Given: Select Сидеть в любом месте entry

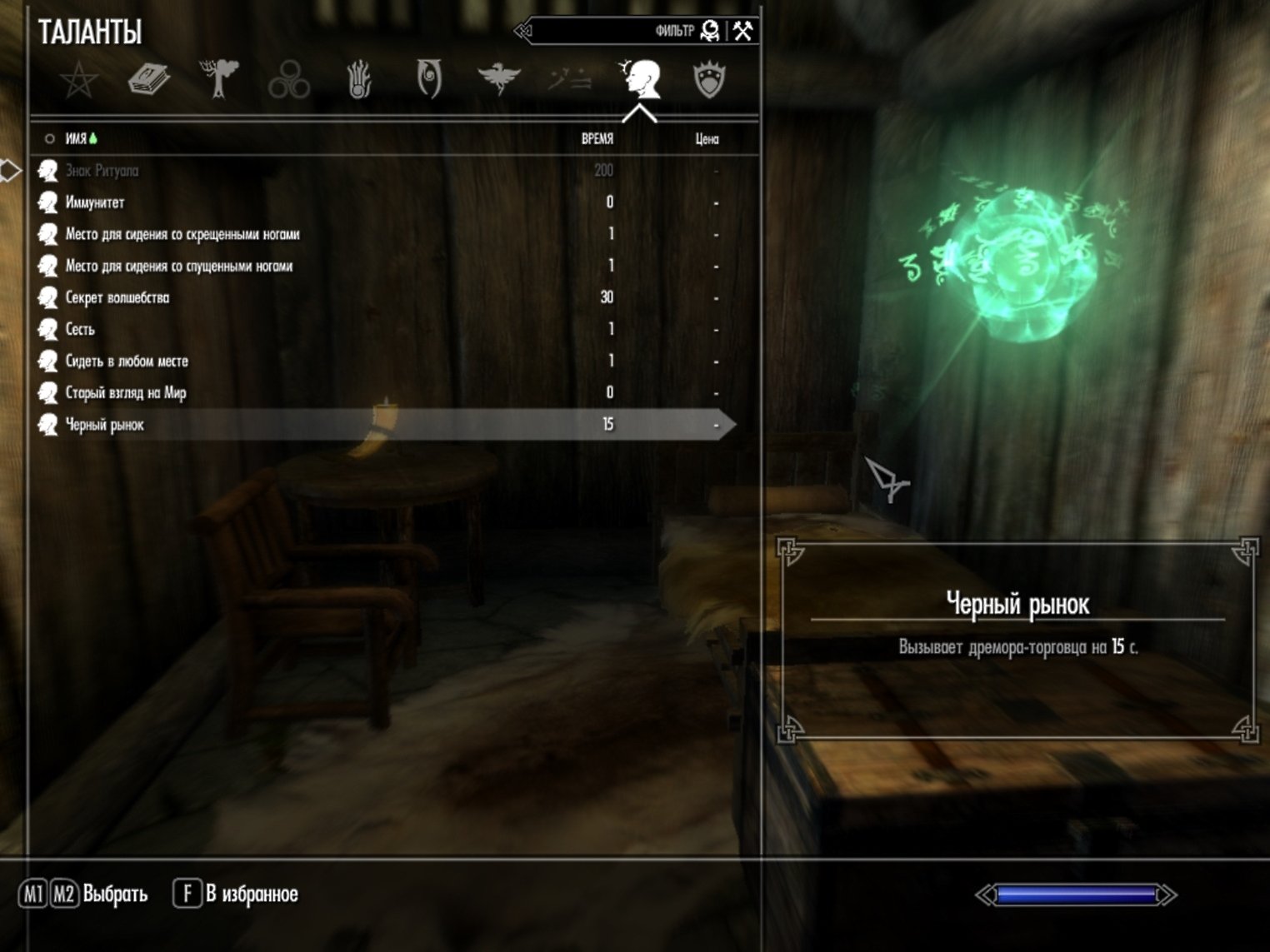Looking at the screenshot, I should [127, 361].
